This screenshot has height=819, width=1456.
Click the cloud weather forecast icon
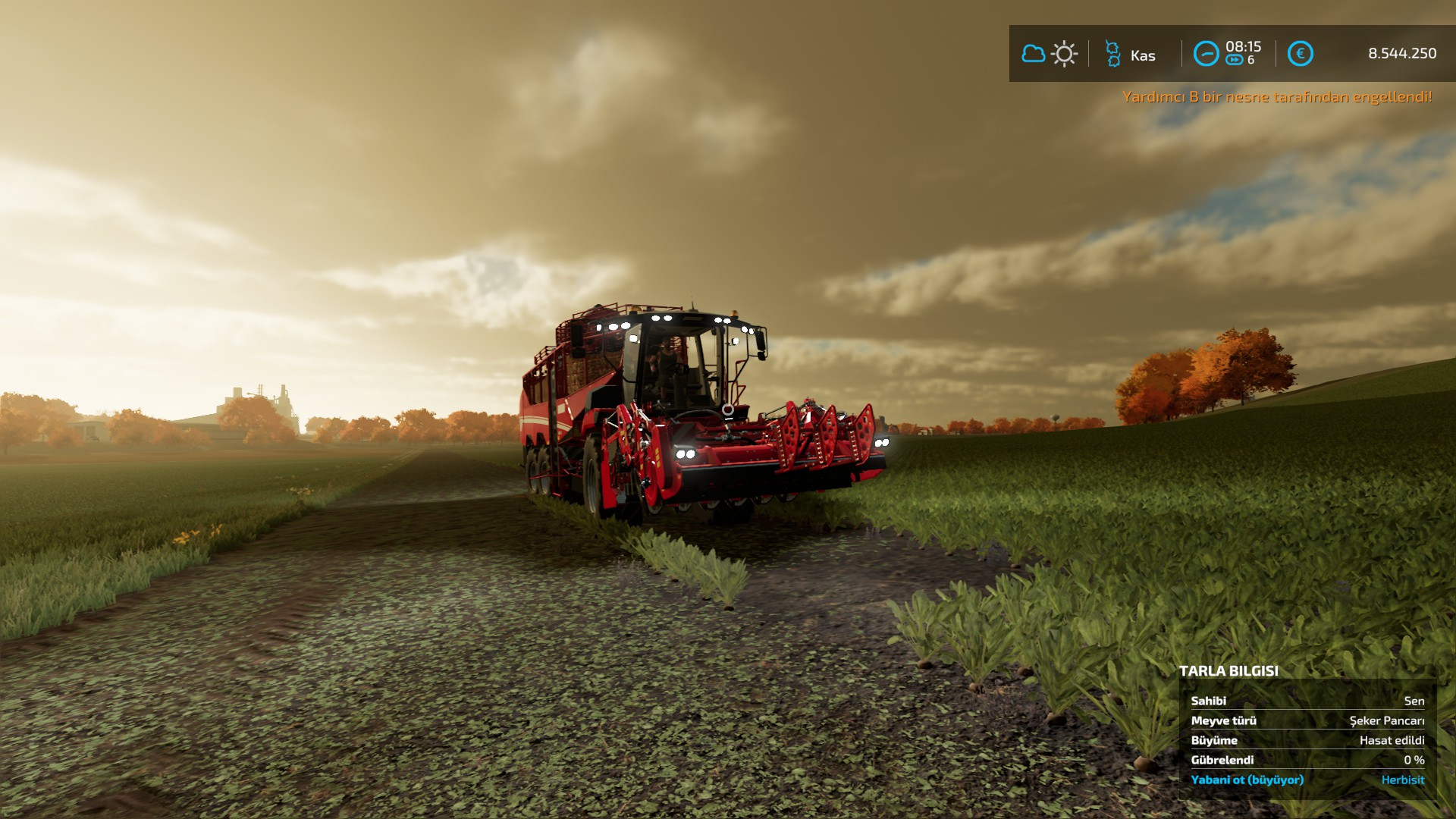(1032, 53)
